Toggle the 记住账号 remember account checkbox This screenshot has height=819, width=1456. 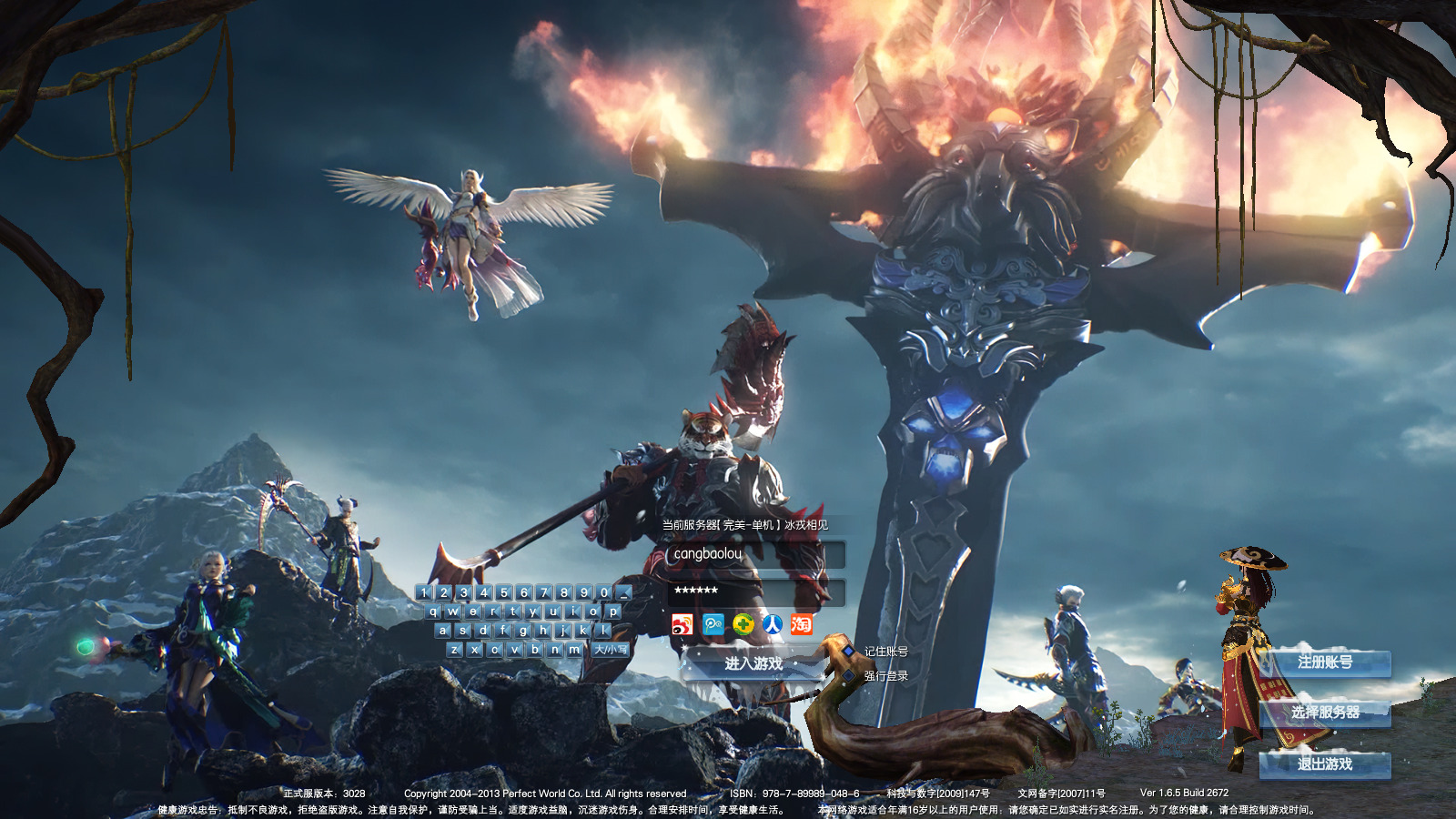click(x=849, y=652)
